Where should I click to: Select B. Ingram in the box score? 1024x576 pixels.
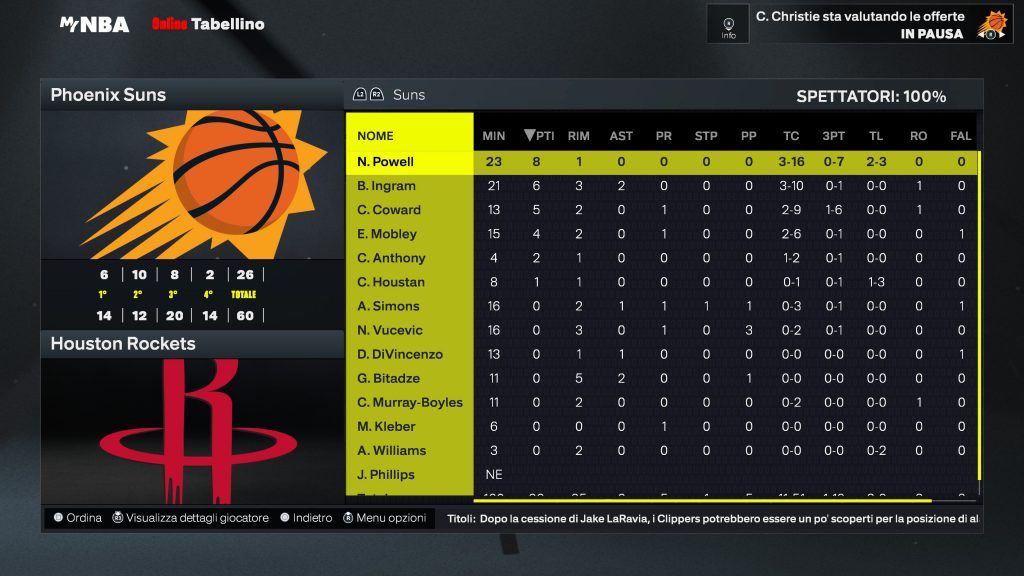tap(386, 186)
